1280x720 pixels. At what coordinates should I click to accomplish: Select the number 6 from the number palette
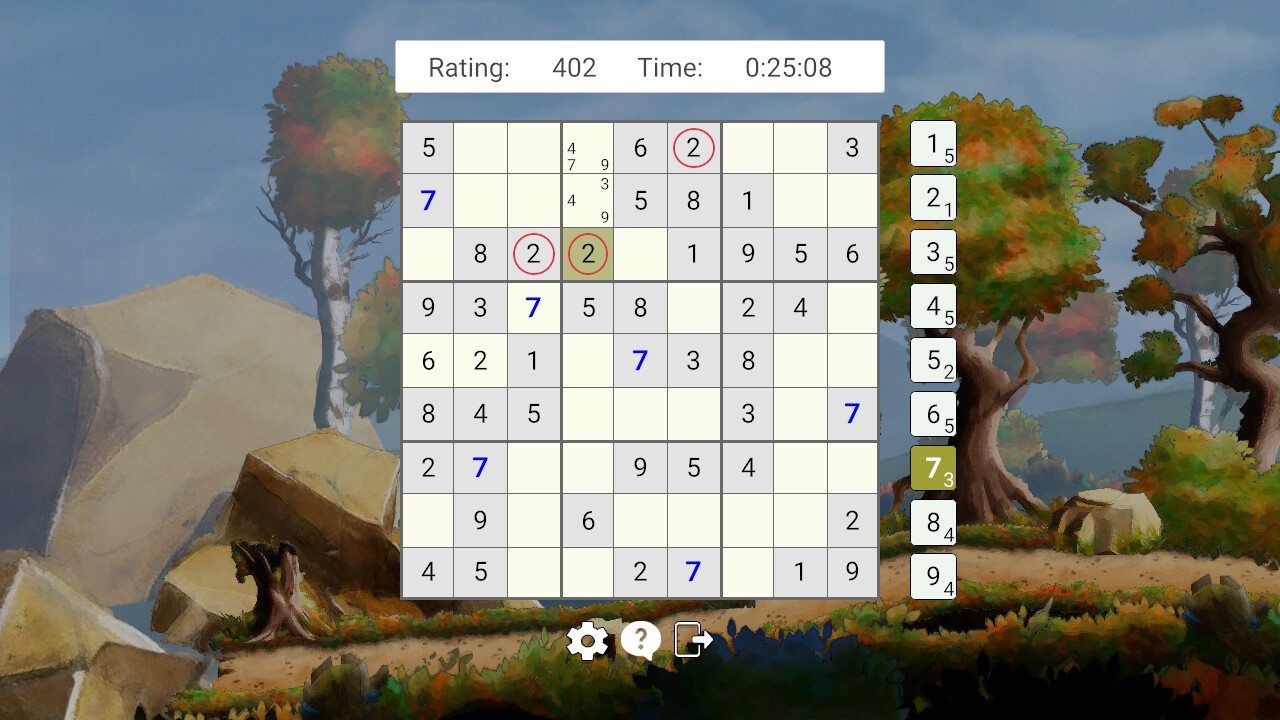coord(933,414)
